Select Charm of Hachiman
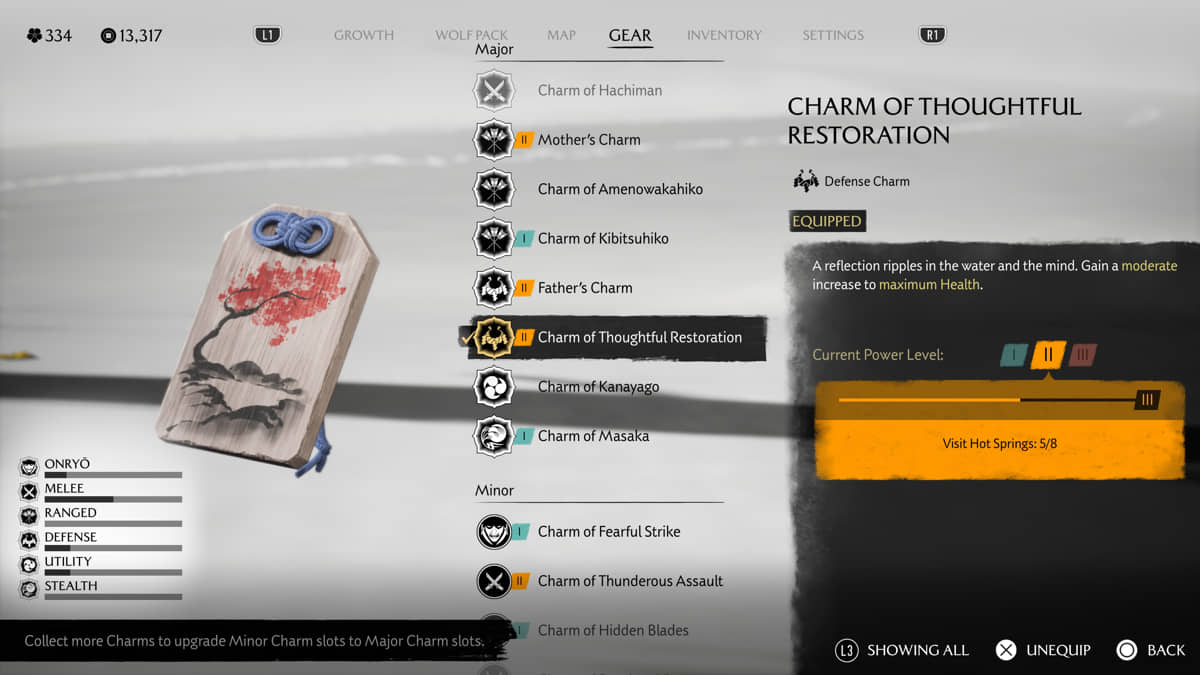 (599, 90)
